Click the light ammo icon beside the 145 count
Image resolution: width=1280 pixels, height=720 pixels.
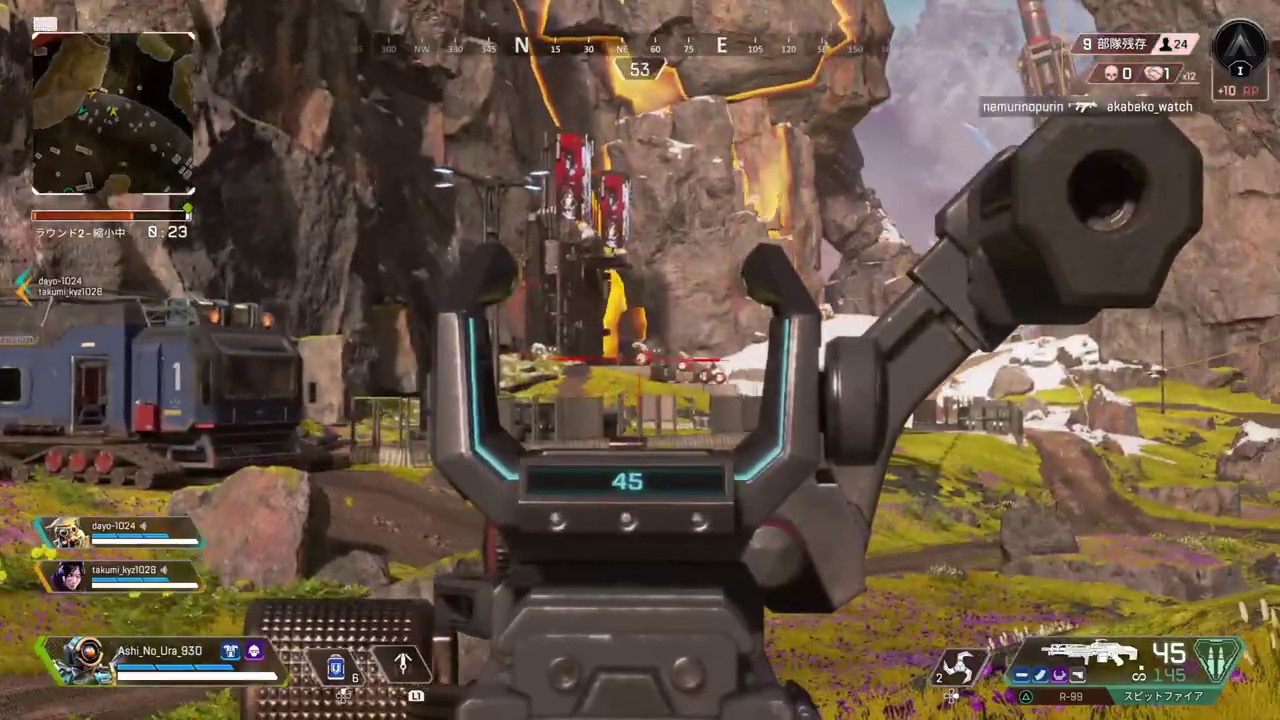coord(1215,658)
